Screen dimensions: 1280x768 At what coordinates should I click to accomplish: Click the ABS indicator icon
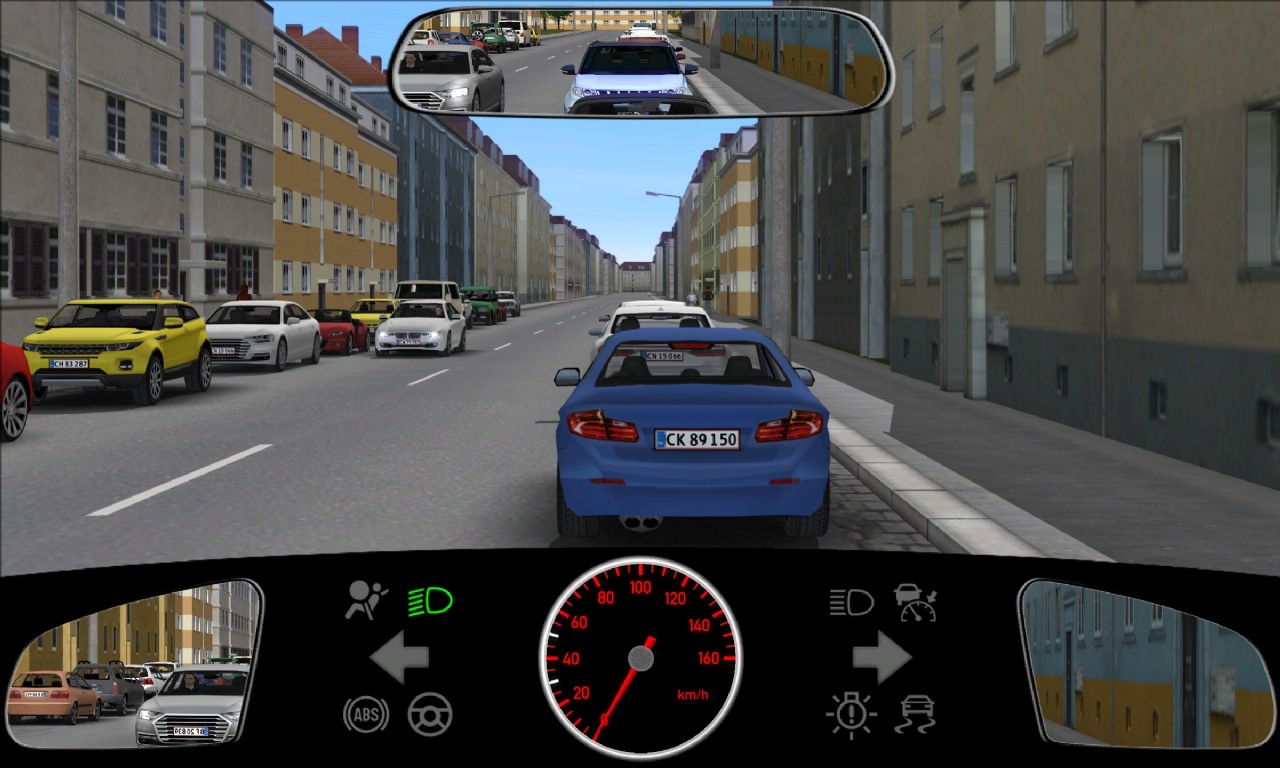coord(366,714)
